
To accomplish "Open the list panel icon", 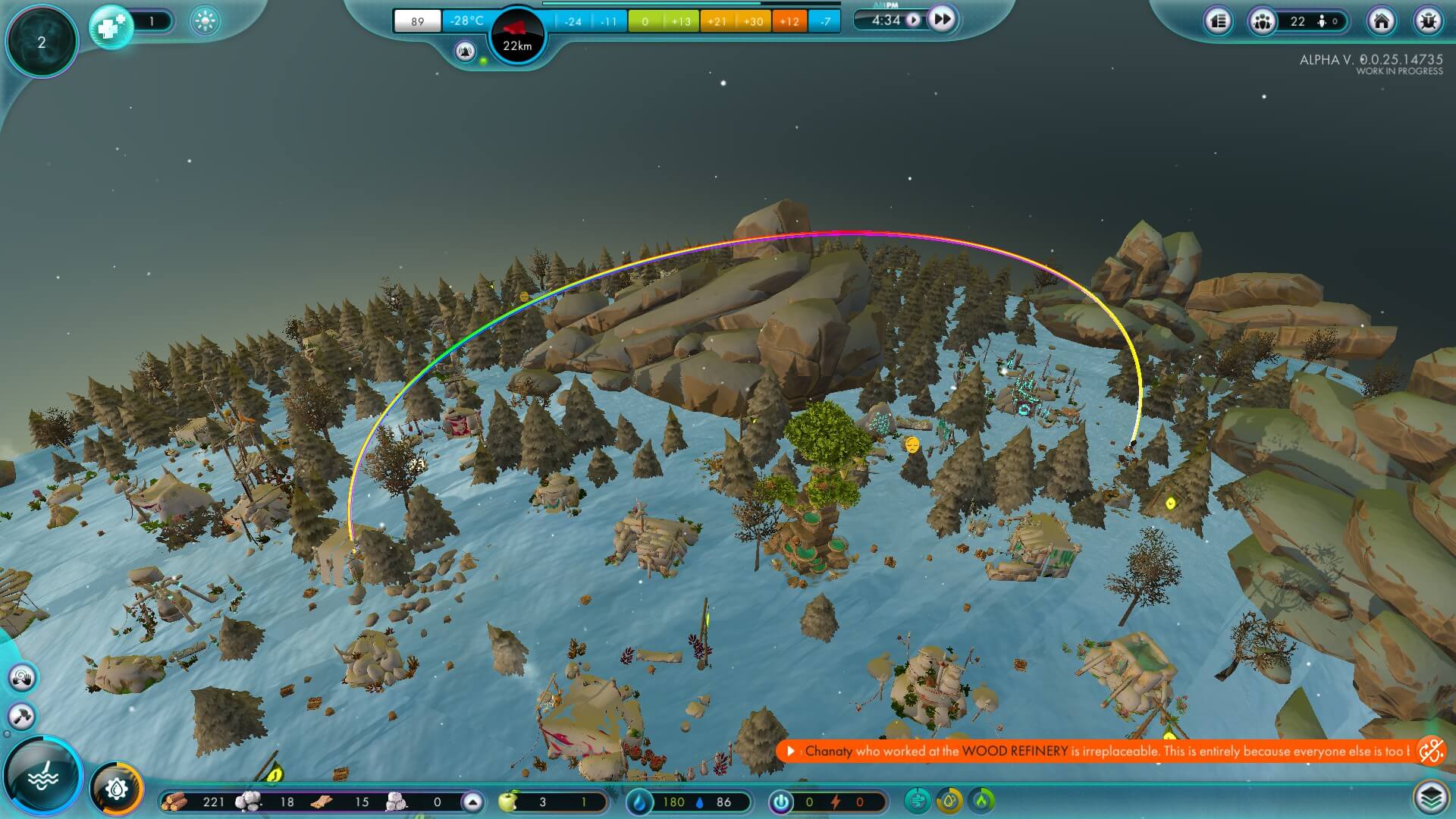I will click(x=1219, y=21).
